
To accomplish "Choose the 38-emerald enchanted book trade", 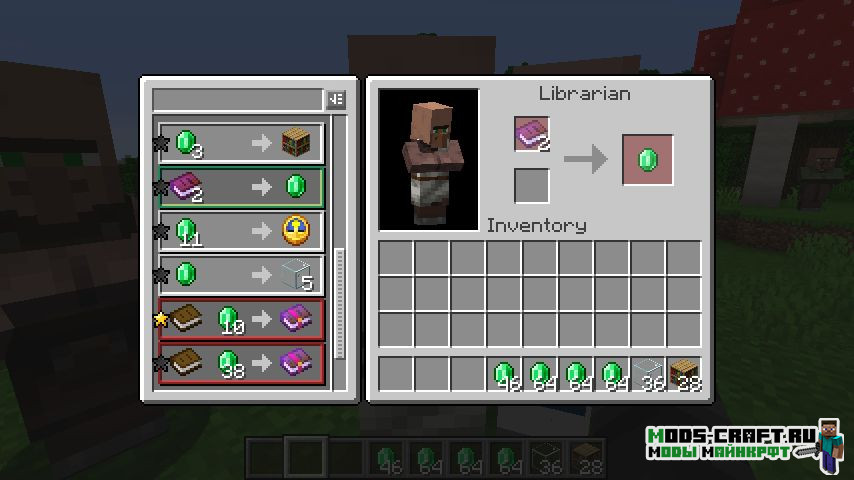I will [x=241, y=362].
